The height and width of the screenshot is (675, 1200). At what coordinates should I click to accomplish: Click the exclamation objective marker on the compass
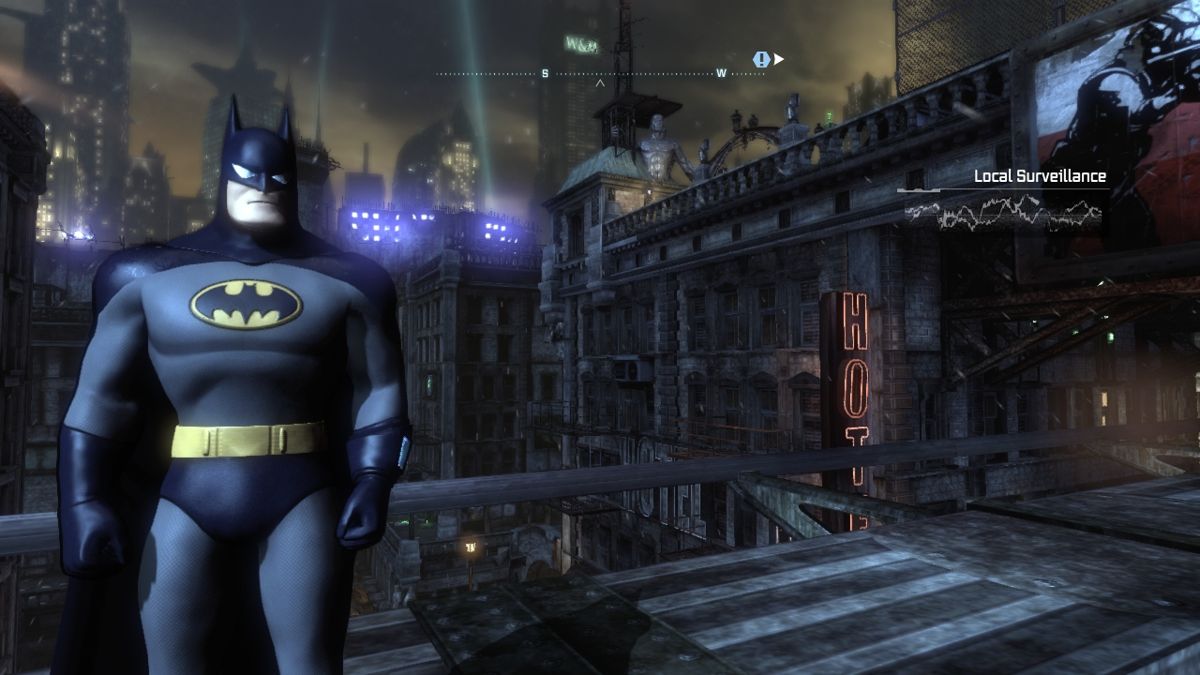pos(762,59)
